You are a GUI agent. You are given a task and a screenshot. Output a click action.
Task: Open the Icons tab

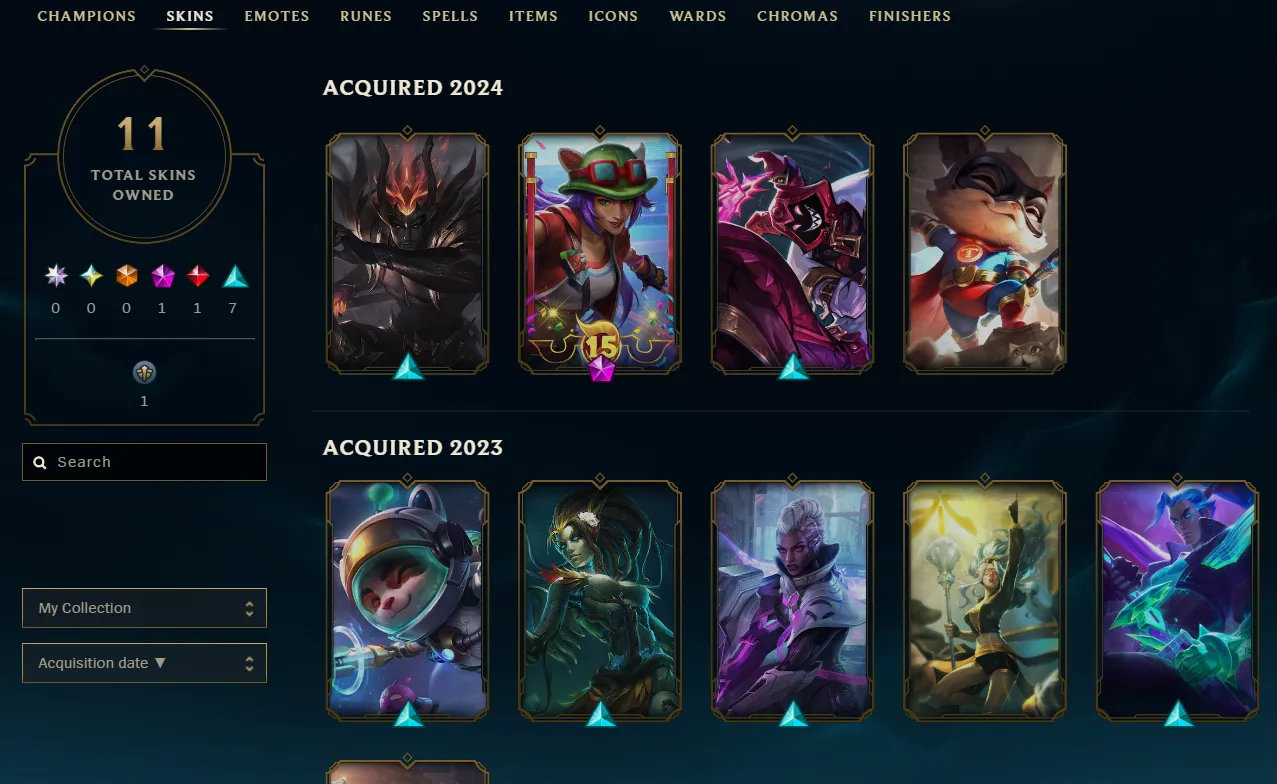tap(613, 16)
